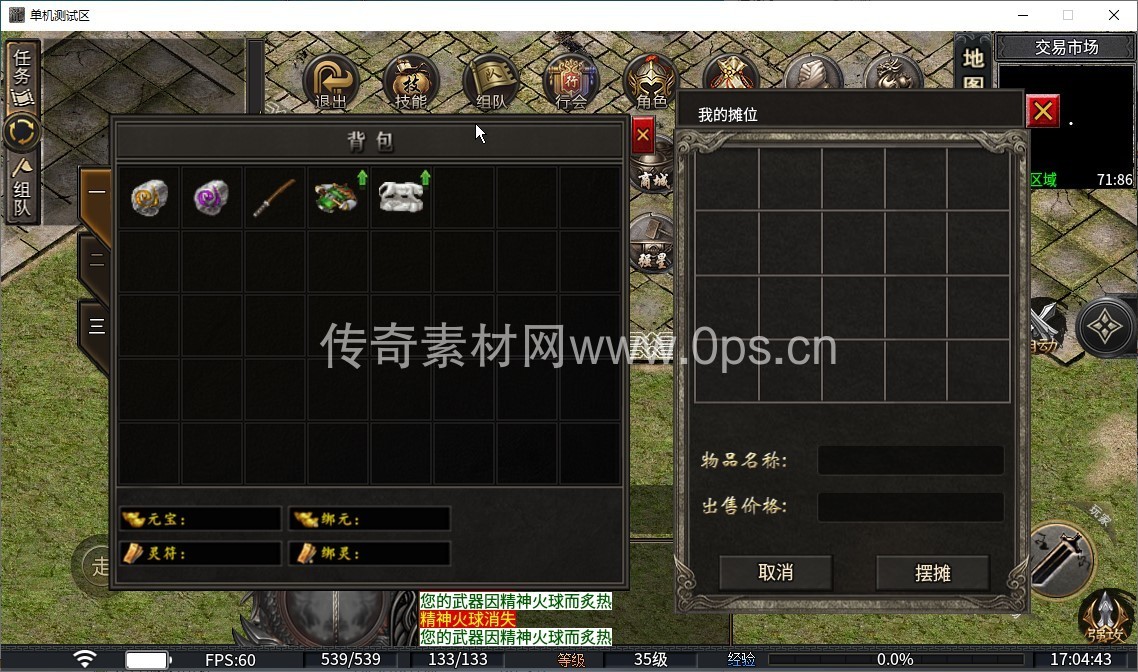Open the 任务 quest tab on the left
The height and width of the screenshot is (672, 1138).
22,75
